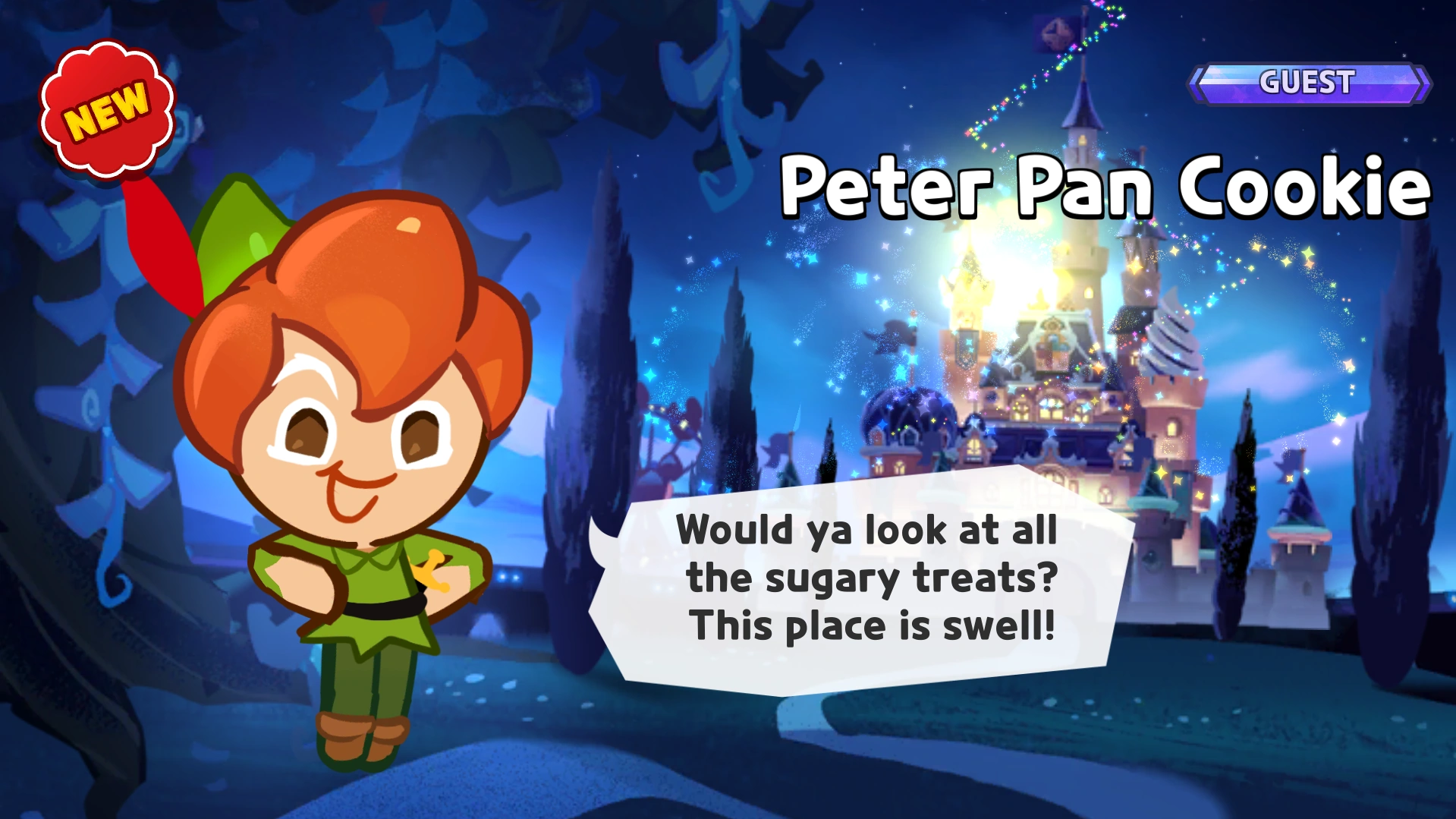Click the dialogue text about sugary treats
The width and height of the screenshot is (1456, 819).
[870, 578]
